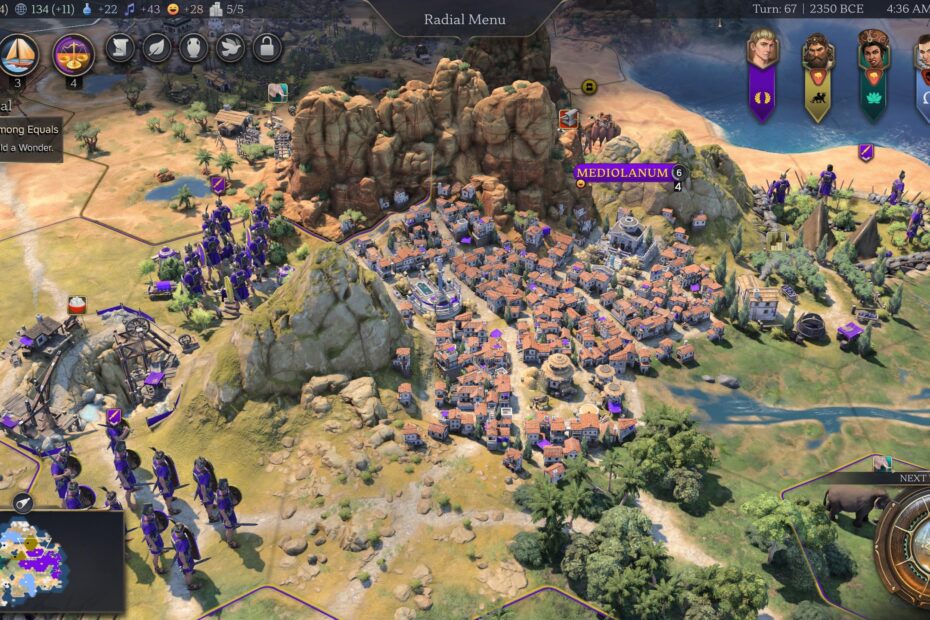
Task: Open the dove icon panel
Action: click(229, 48)
